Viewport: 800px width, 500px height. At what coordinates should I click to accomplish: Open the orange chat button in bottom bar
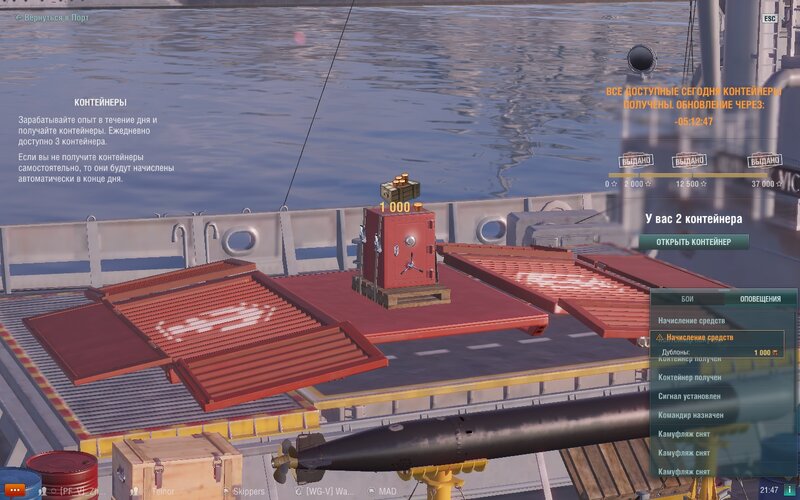coord(15,491)
